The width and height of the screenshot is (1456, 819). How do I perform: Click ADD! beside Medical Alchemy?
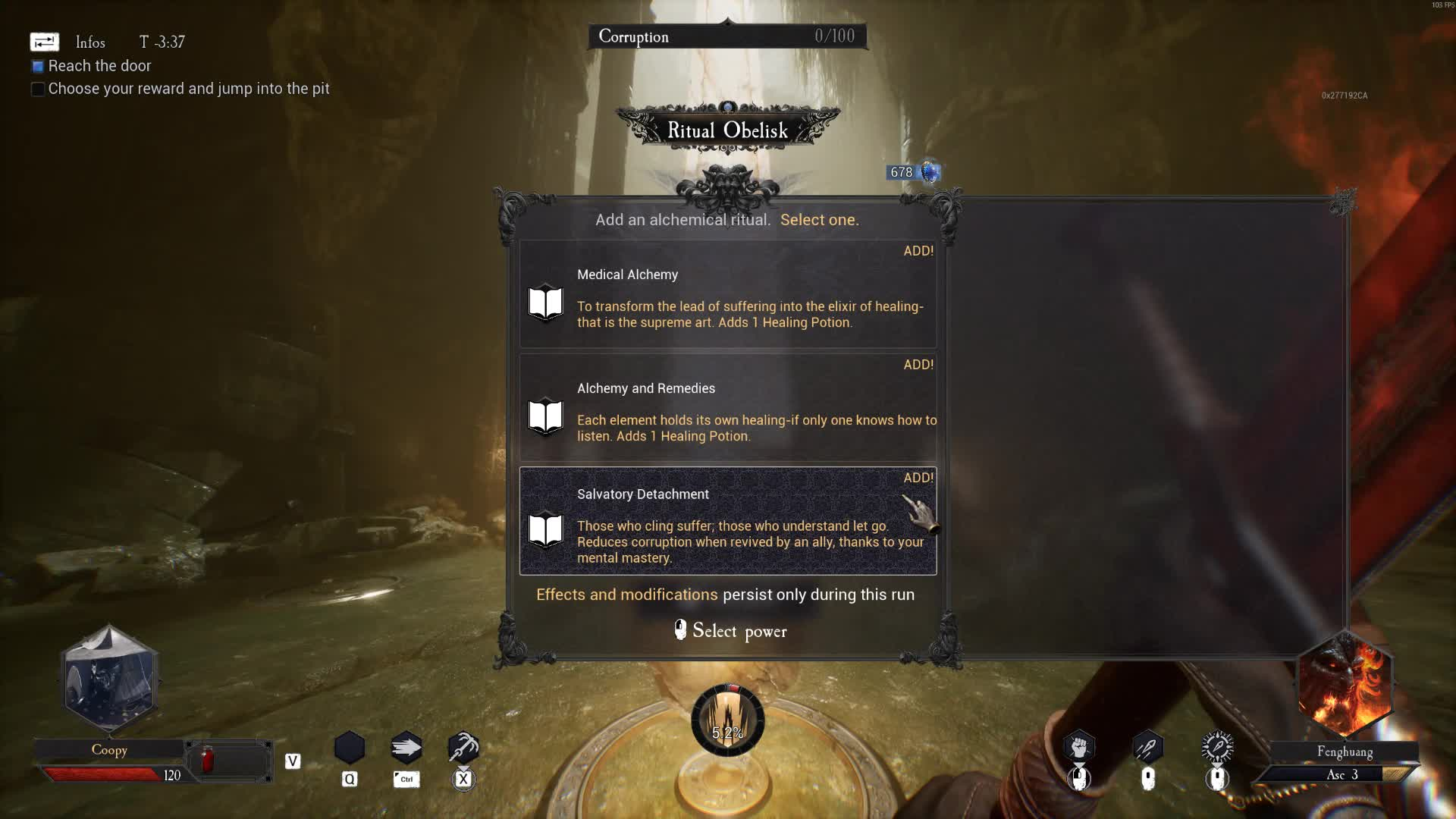click(918, 251)
